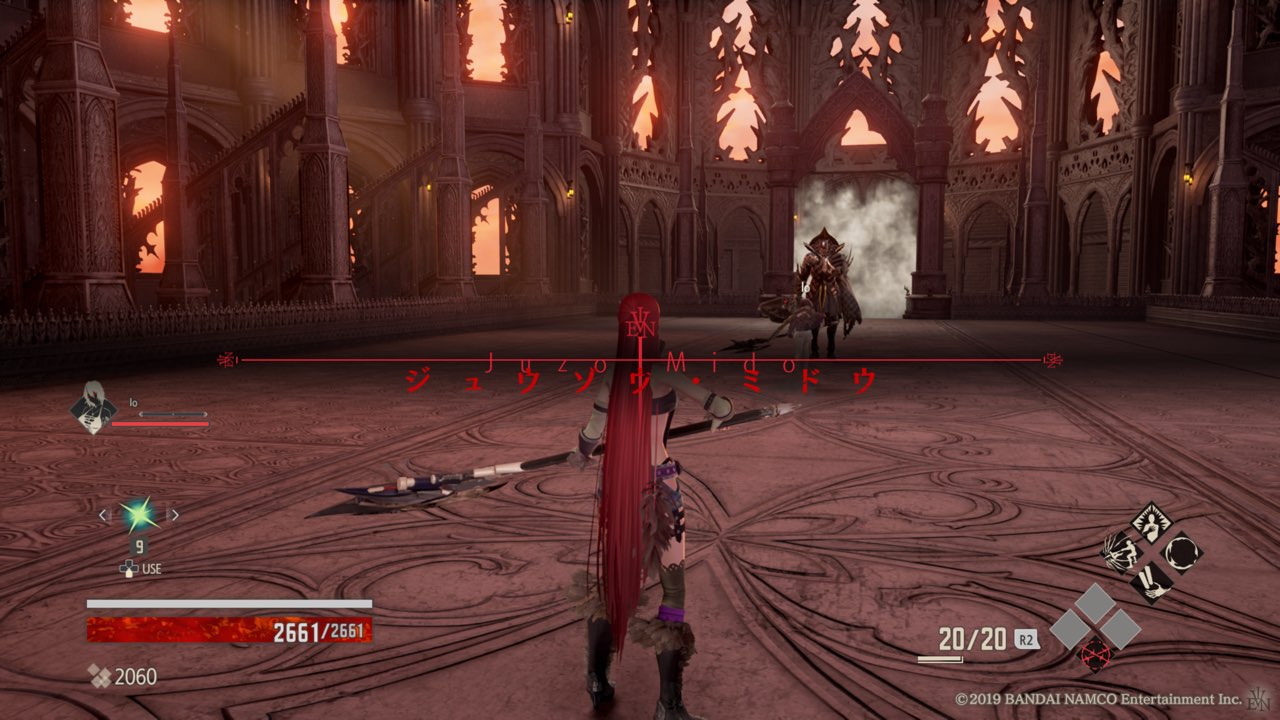
Task: Select Io's companion portrait
Action: pos(93,407)
